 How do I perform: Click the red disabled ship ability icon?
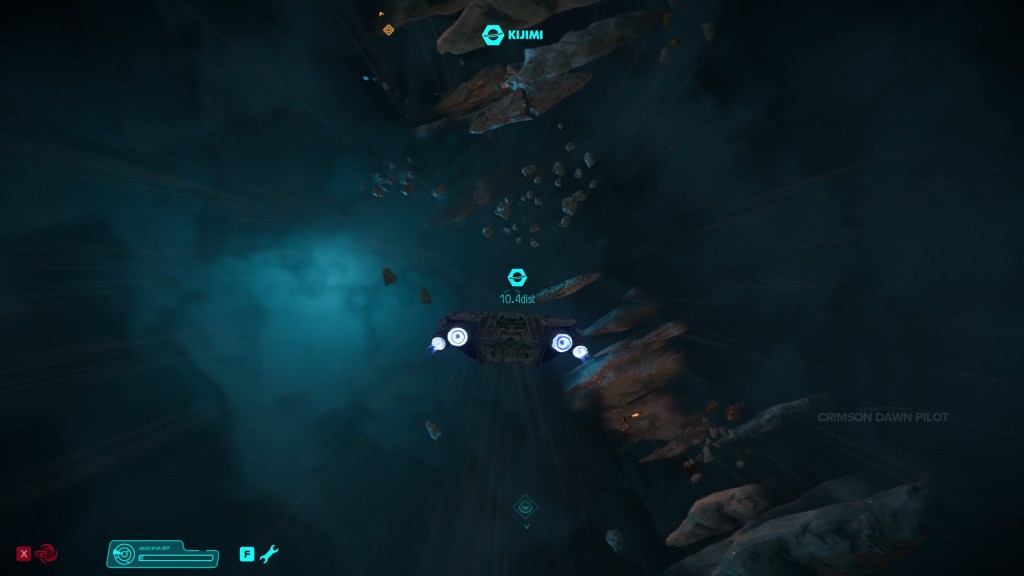pos(47,552)
